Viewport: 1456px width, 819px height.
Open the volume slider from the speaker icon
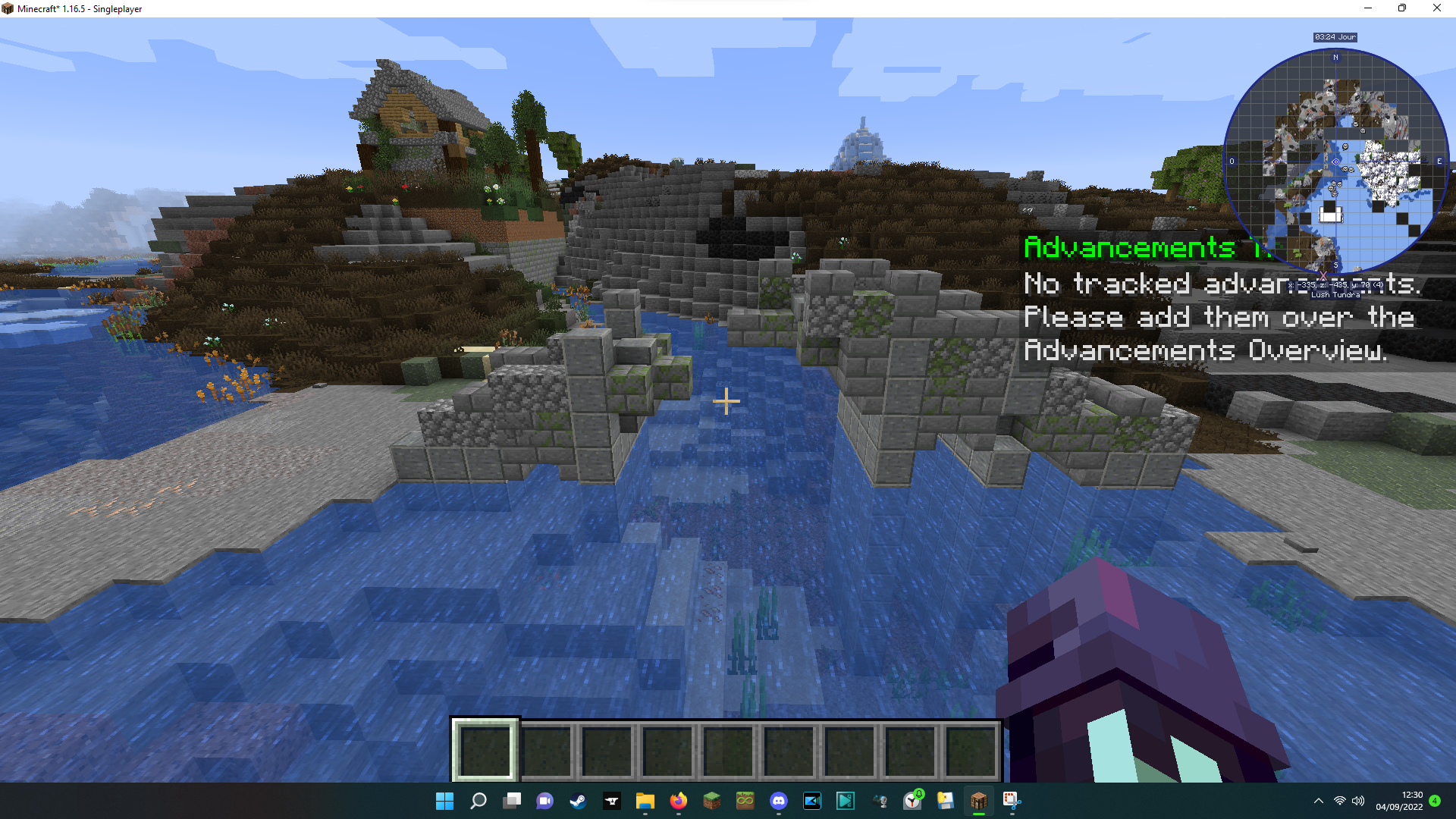point(1357,801)
